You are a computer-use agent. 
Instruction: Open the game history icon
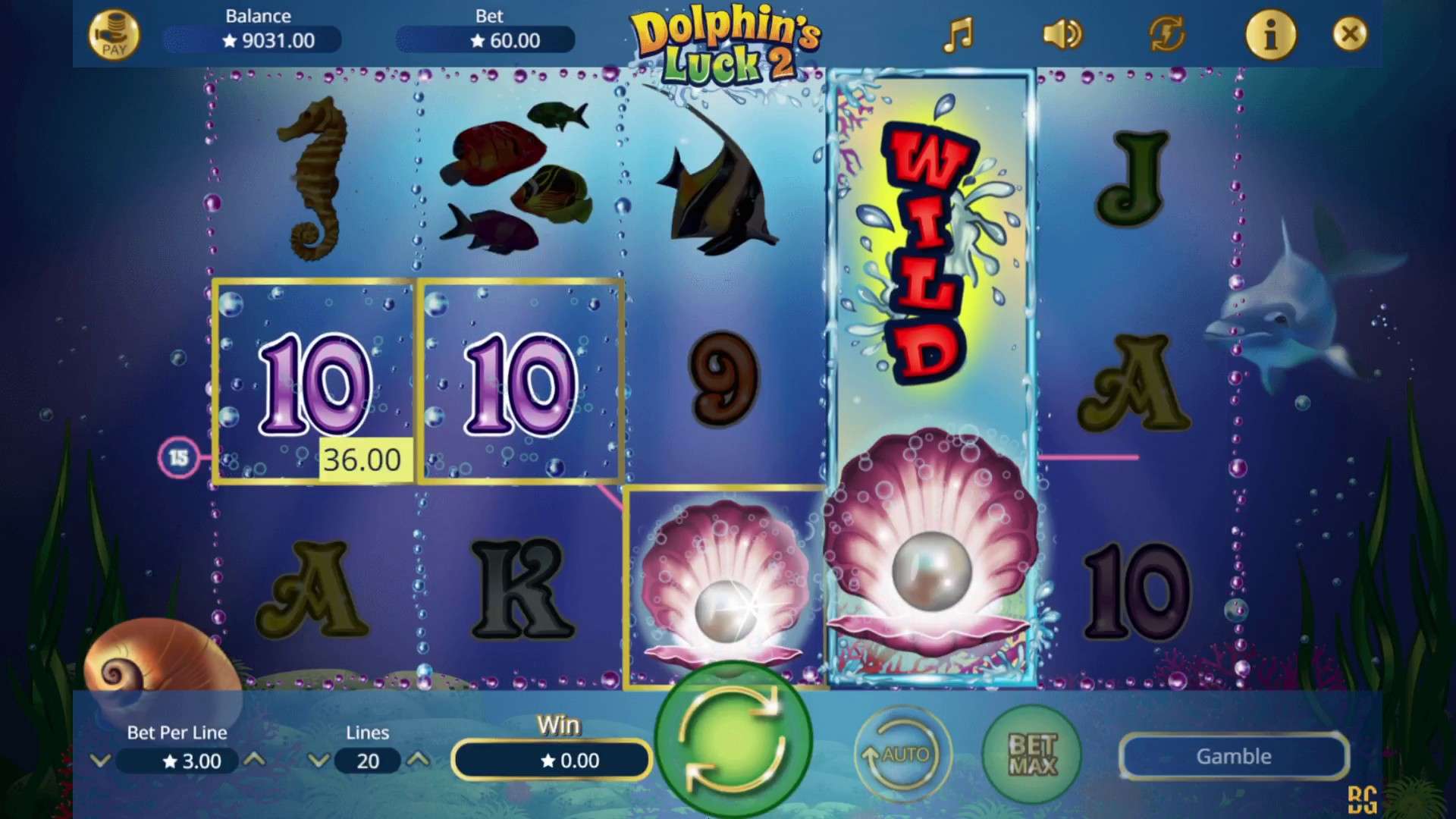(1166, 34)
